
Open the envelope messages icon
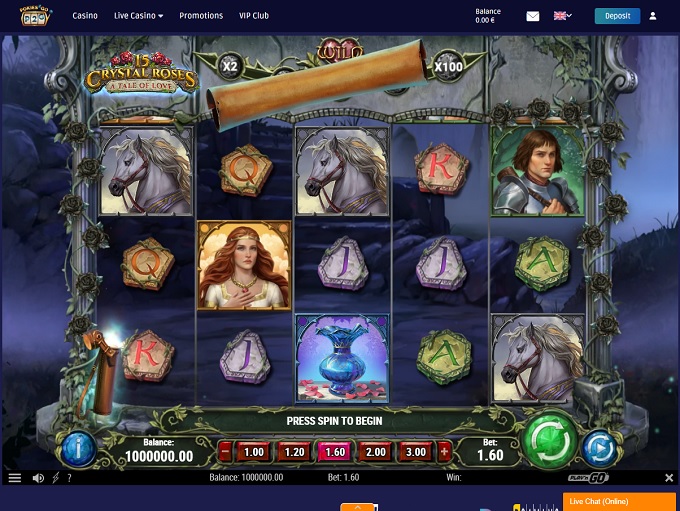(x=533, y=16)
